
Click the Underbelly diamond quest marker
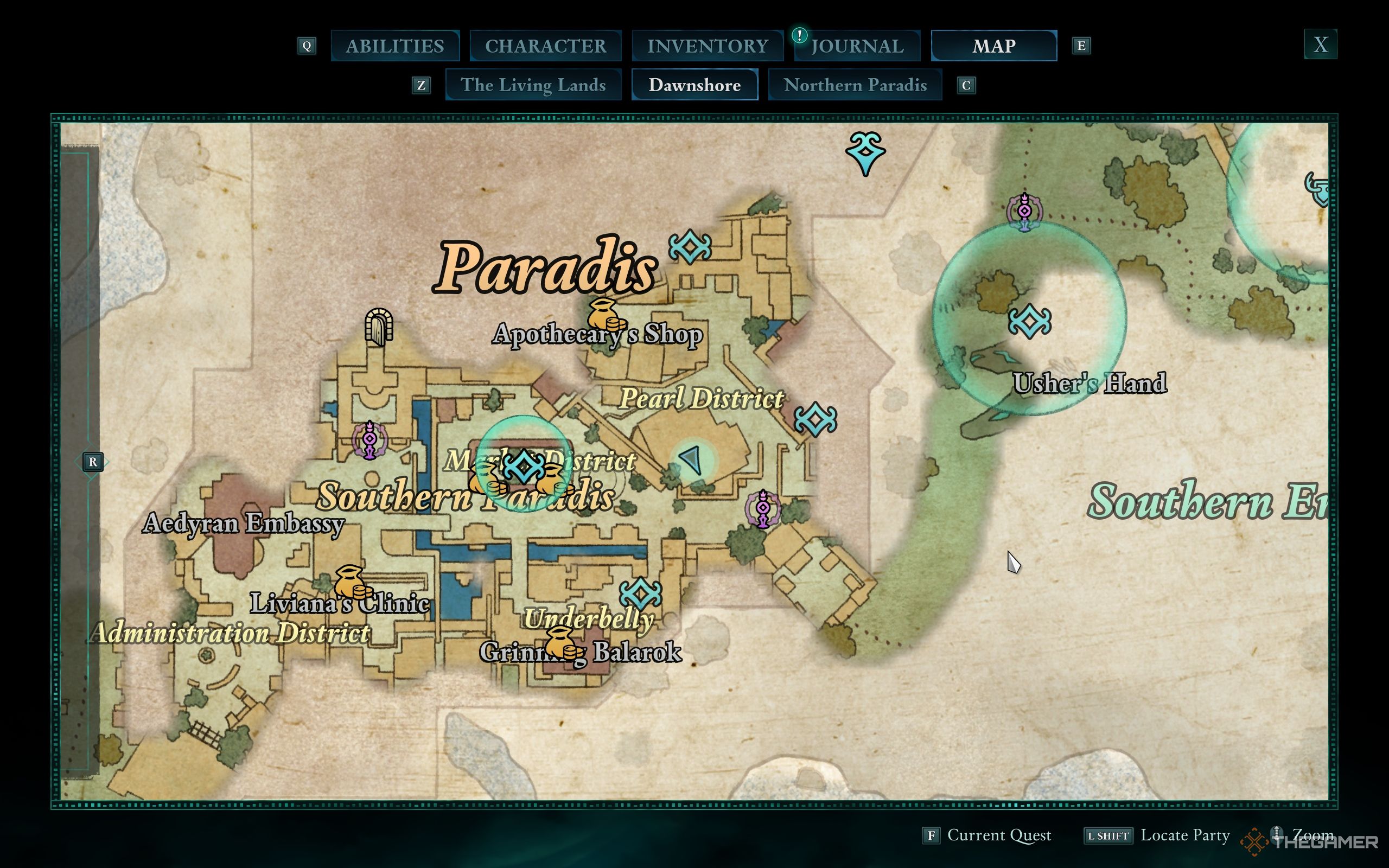[x=641, y=593]
